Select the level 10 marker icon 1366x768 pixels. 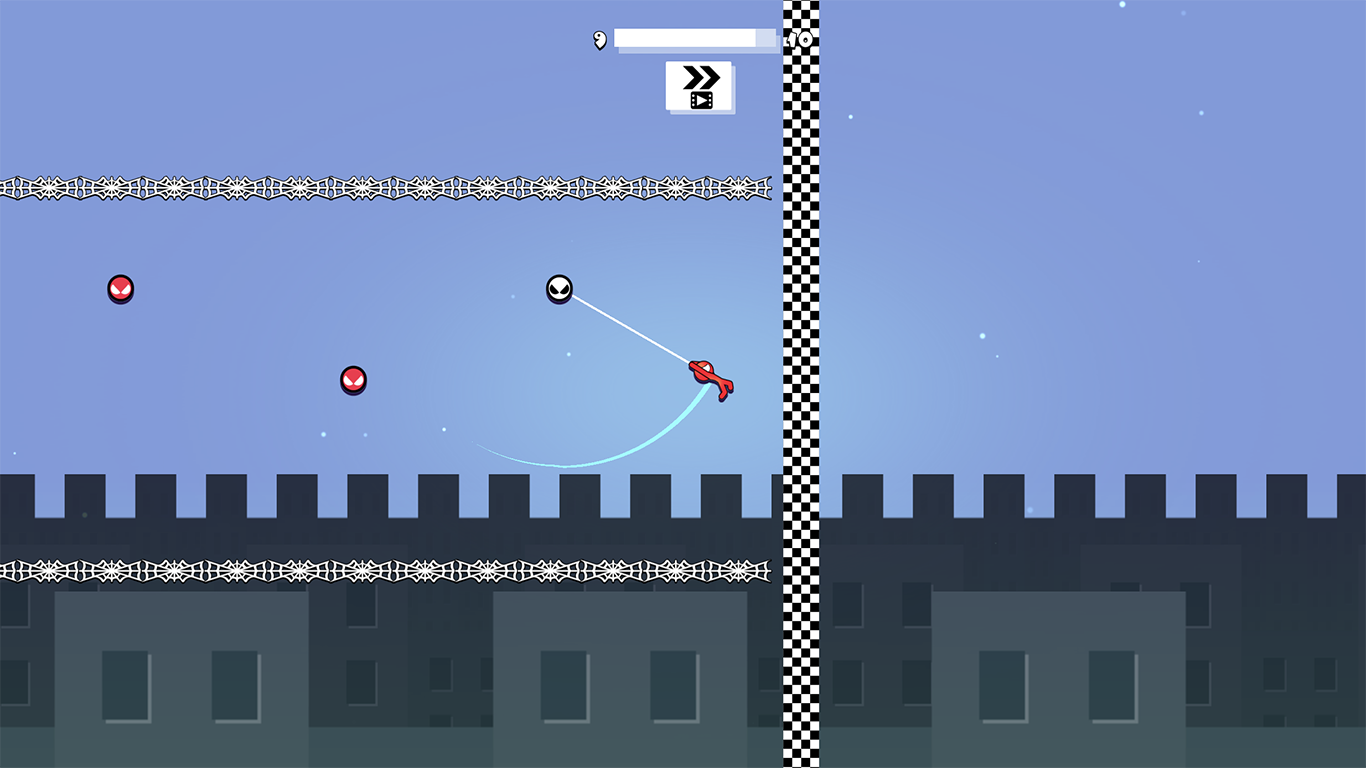[797, 41]
